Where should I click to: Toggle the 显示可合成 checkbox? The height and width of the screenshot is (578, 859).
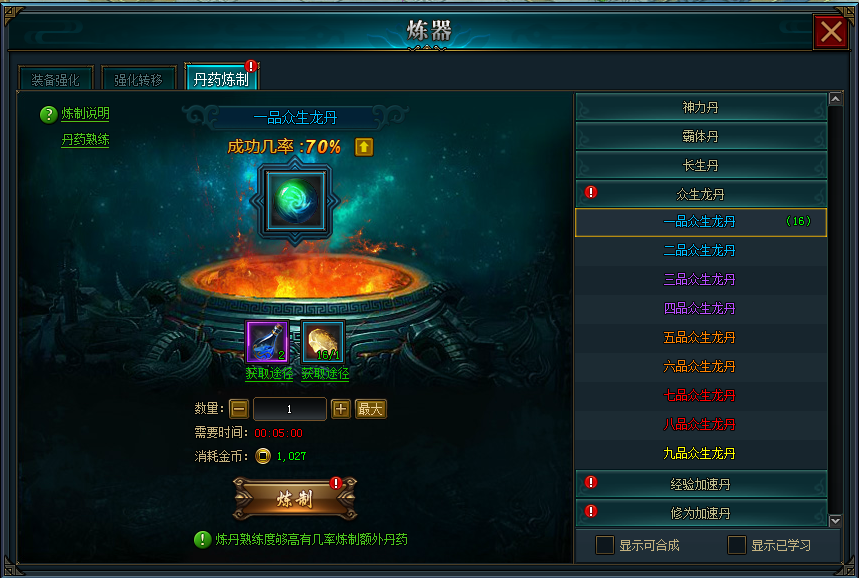pos(605,545)
